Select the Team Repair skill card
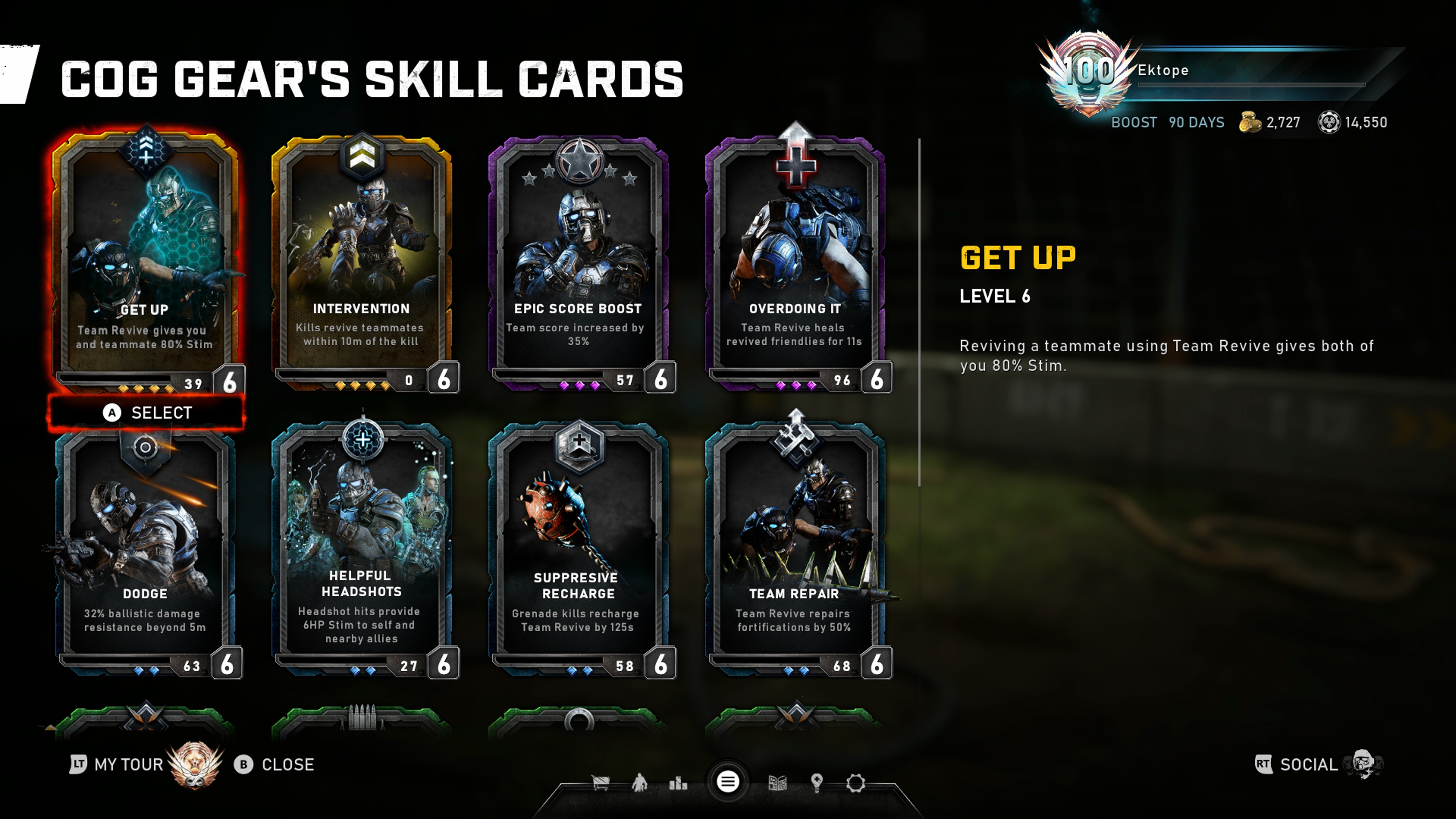 795,548
